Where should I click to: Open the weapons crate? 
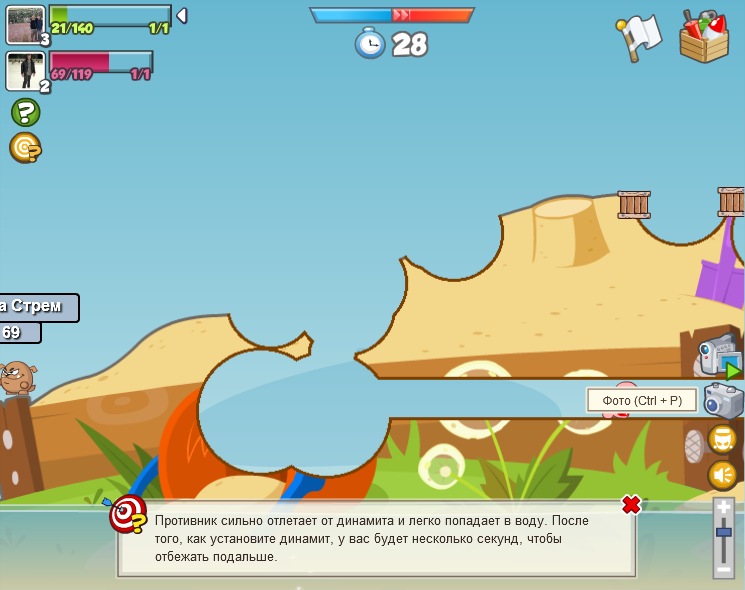[x=704, y=37]
